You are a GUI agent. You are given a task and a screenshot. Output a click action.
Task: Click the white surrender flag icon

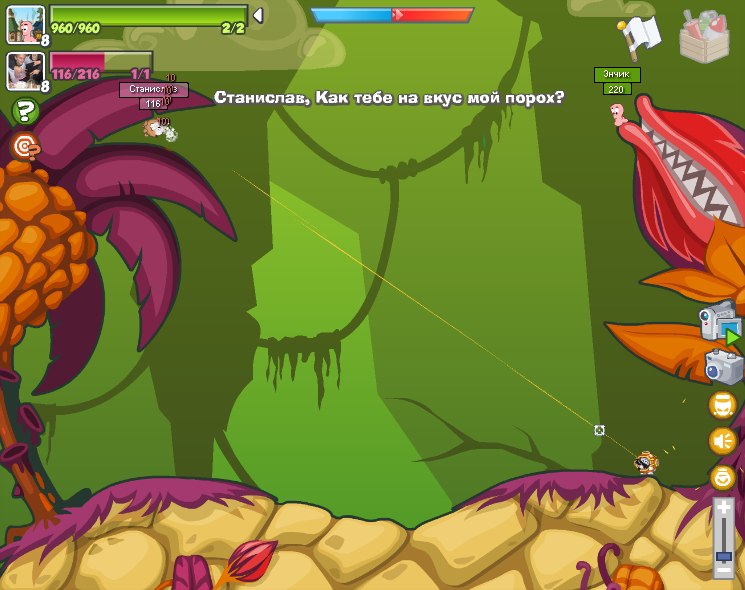(x=639, y=36)
